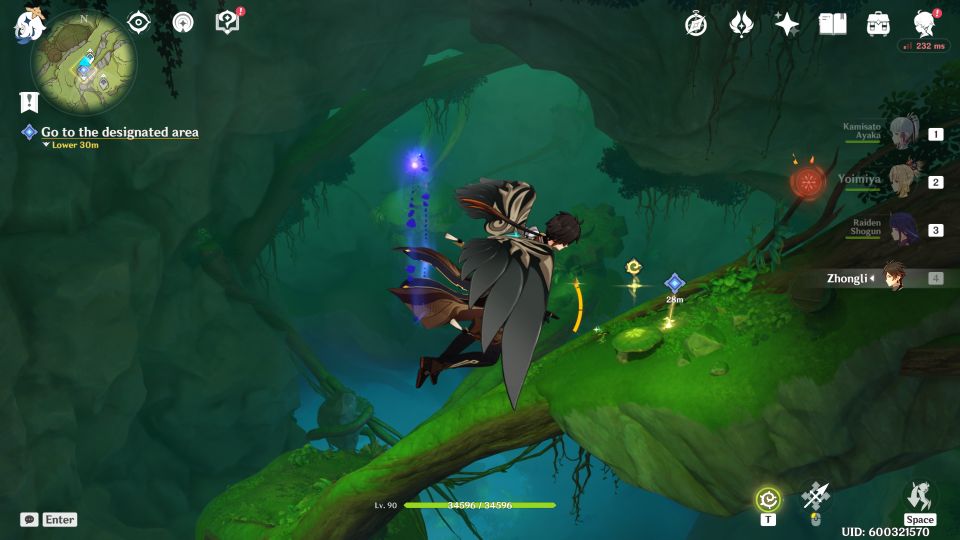This screenshot has width=960, height=540.
Task: Open the chat box speech bubble
Action: 30,520
